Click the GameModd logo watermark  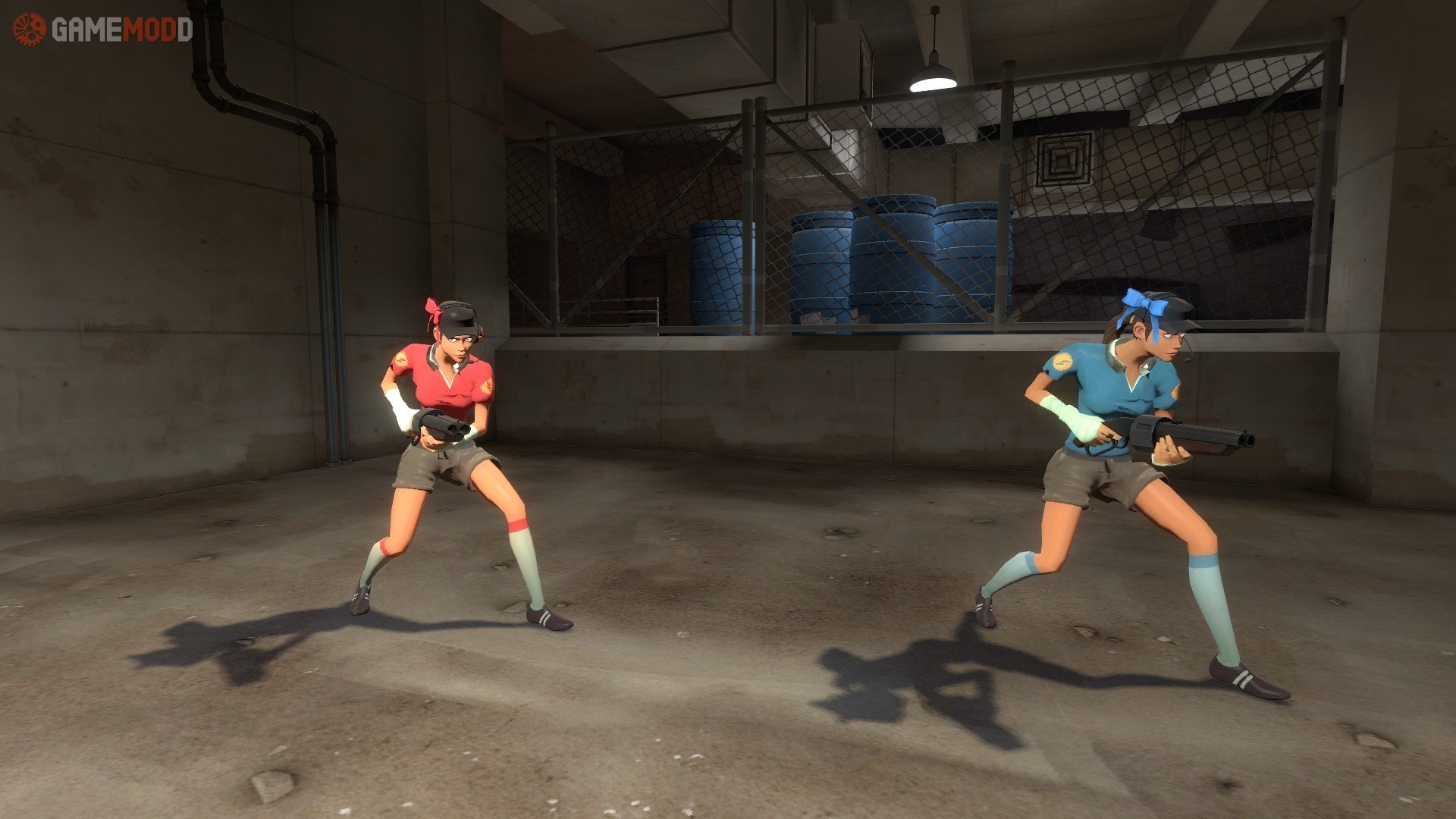tap(103, 30)
